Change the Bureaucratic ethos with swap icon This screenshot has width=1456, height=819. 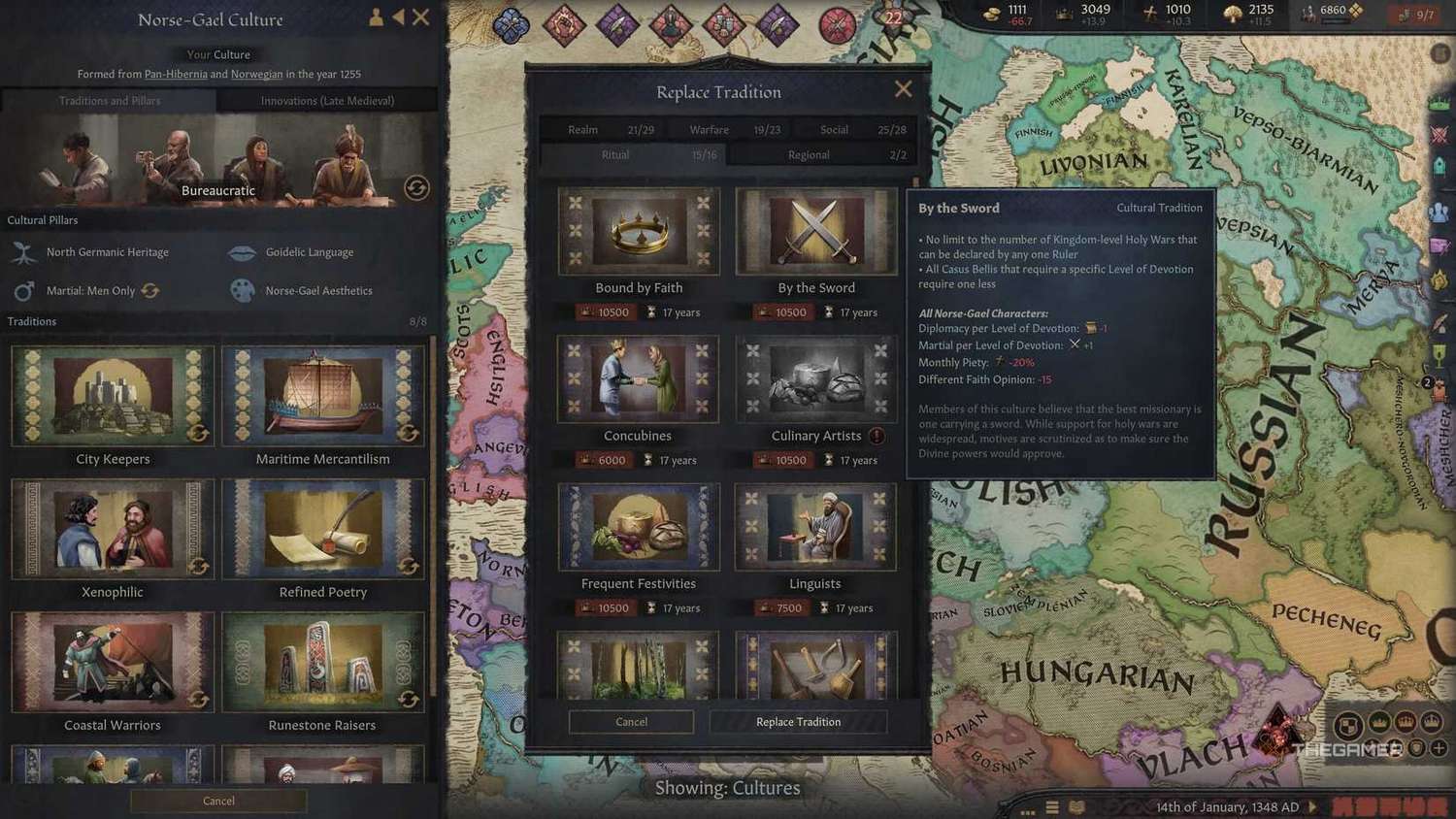pos(416,188)
